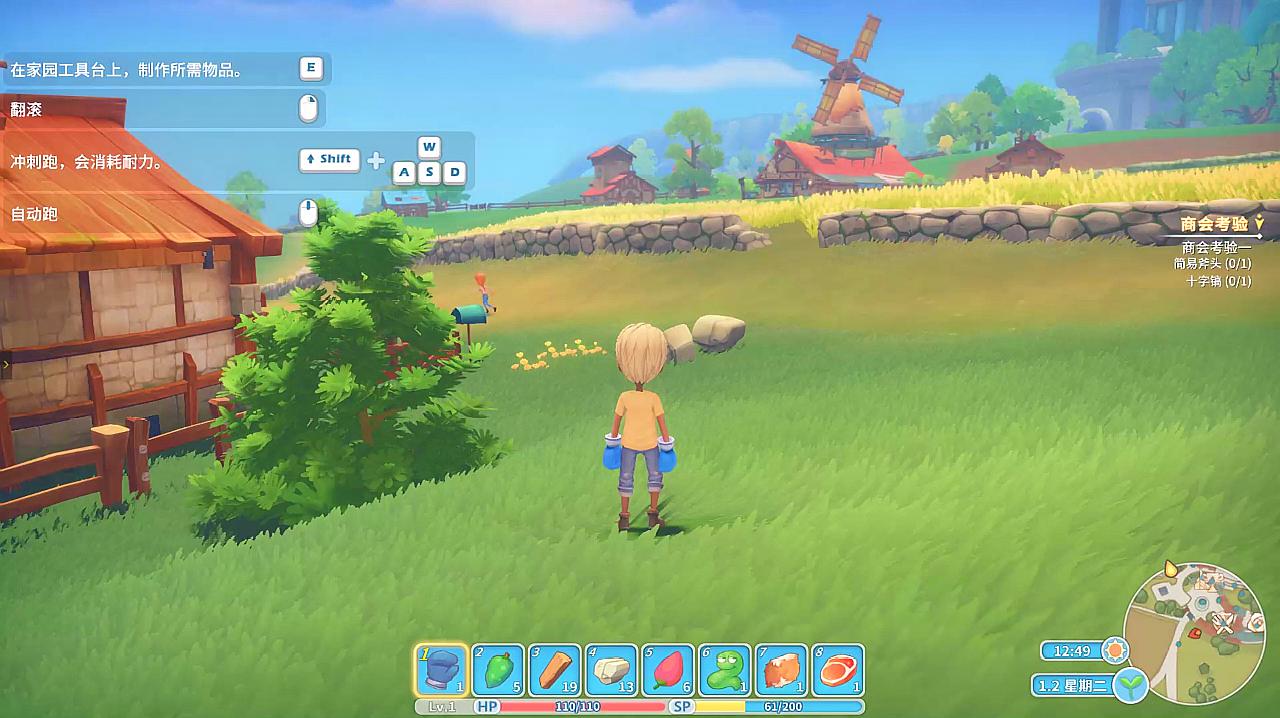Choose the orange fur item in slot 7

(782, 669)
